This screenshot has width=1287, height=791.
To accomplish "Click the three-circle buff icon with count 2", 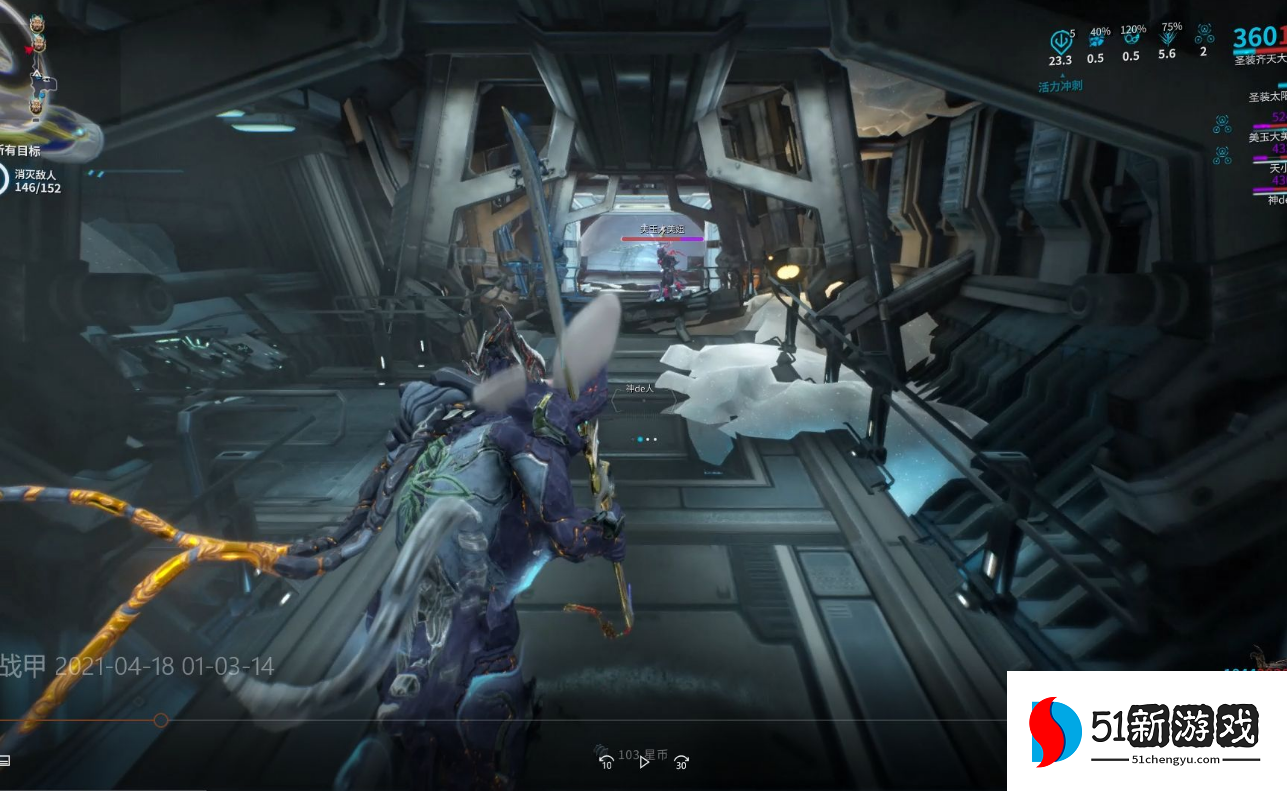I will click(x=1203, y=36).
